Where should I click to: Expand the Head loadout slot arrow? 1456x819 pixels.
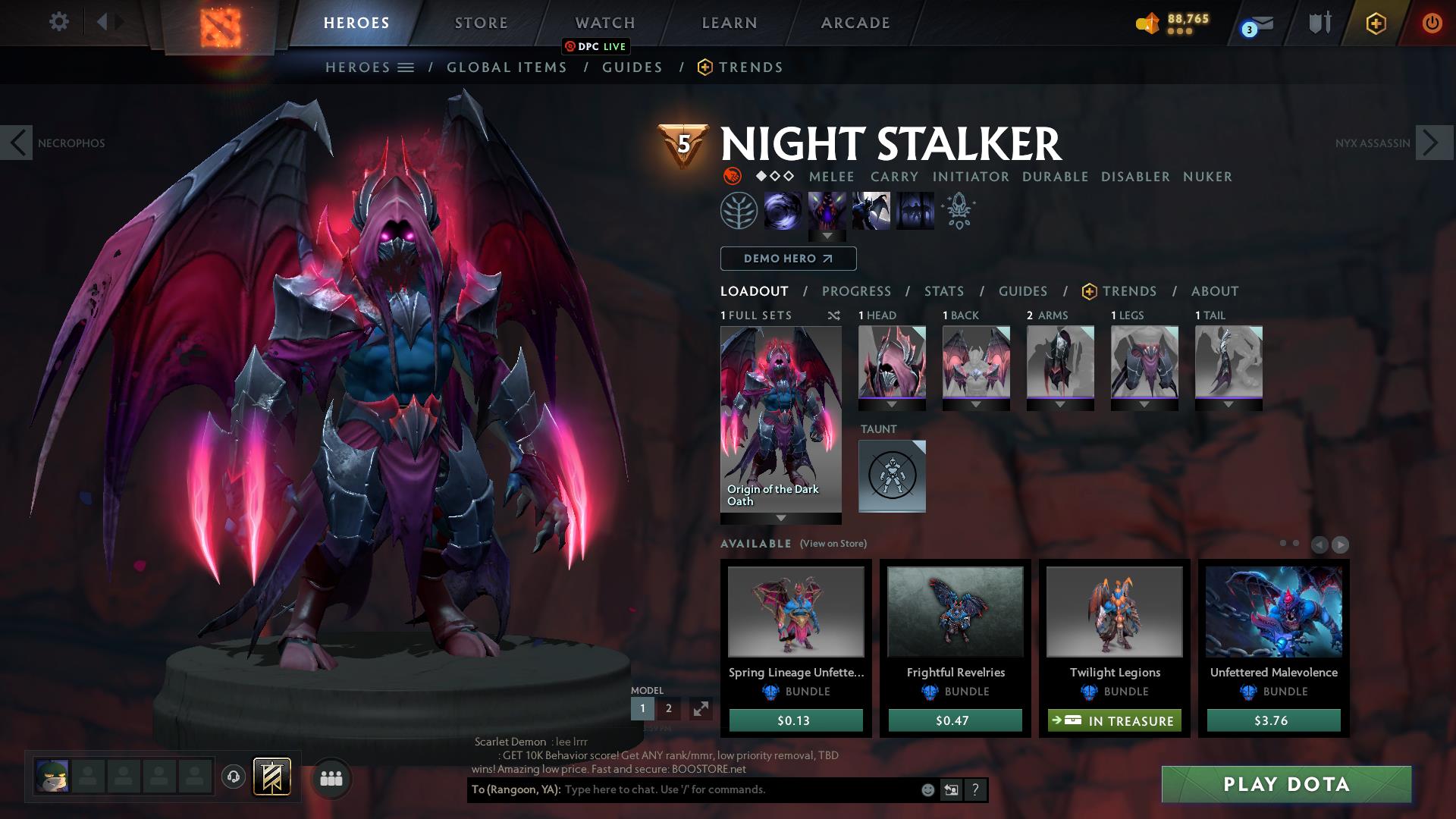pyautogui.click(x=892, y=404)
